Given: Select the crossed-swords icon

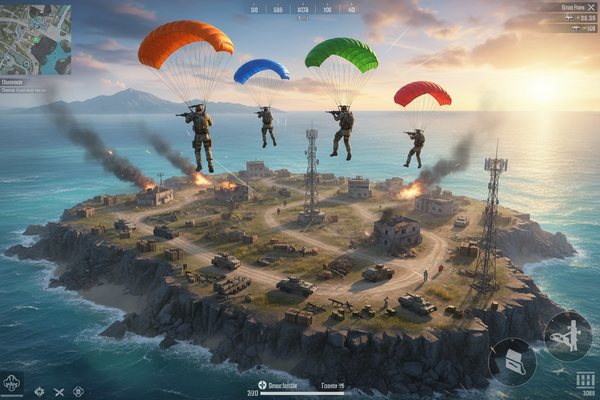Looking at the screenshot, I should (x=59, y=391).
